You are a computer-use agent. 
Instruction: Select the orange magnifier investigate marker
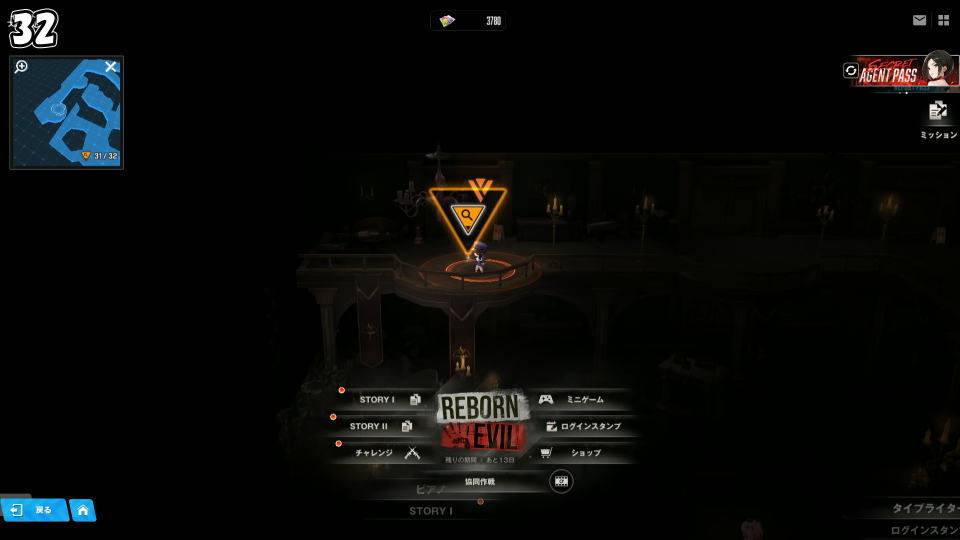click(x=467, y=215)
